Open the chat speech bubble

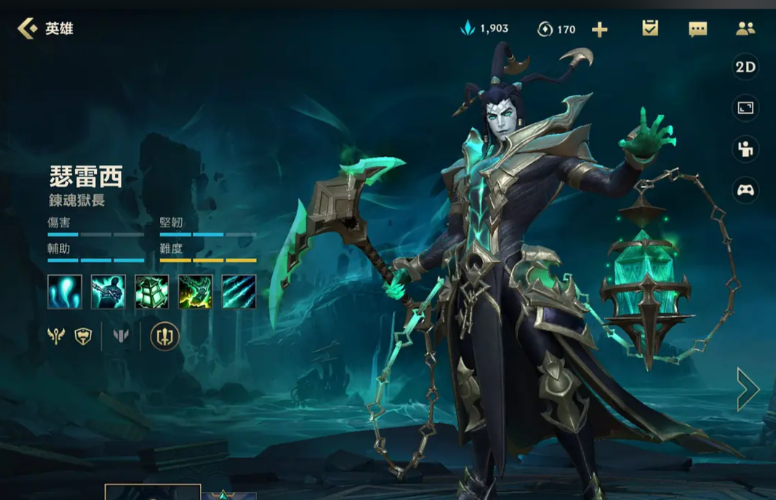click(x=698, y=29)
